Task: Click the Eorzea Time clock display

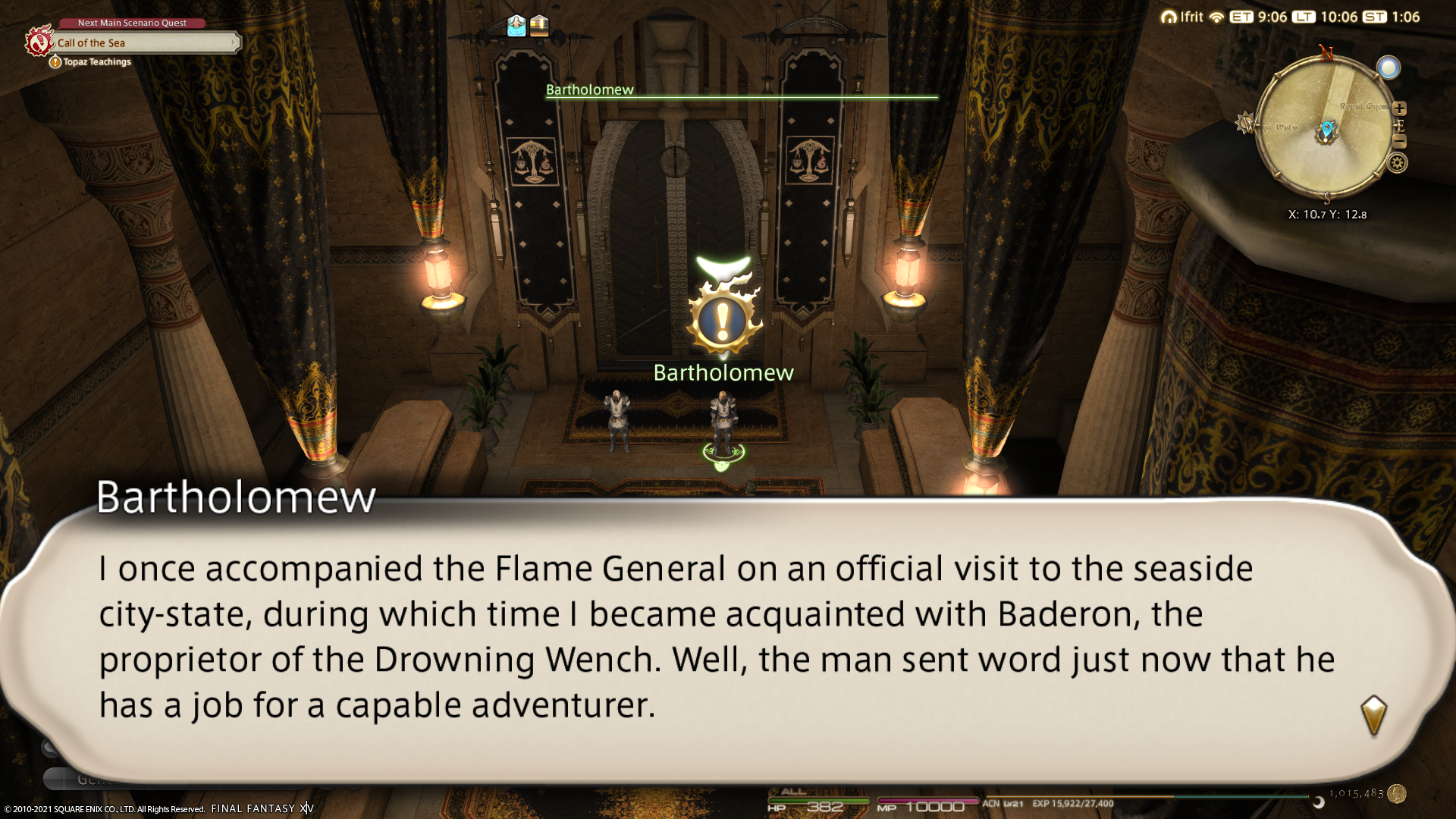Action: pyautogui.click(x=1259, y=17)
